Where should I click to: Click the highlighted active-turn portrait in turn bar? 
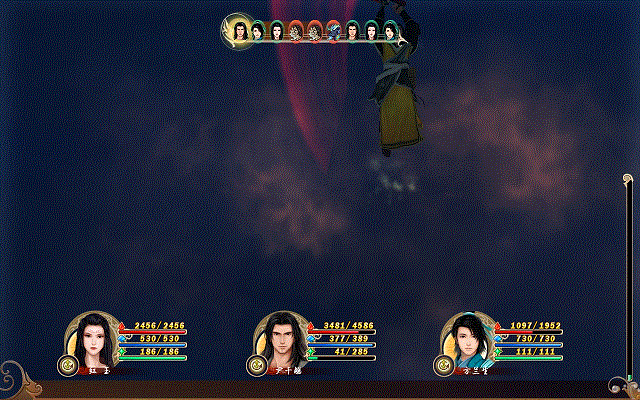240,31
